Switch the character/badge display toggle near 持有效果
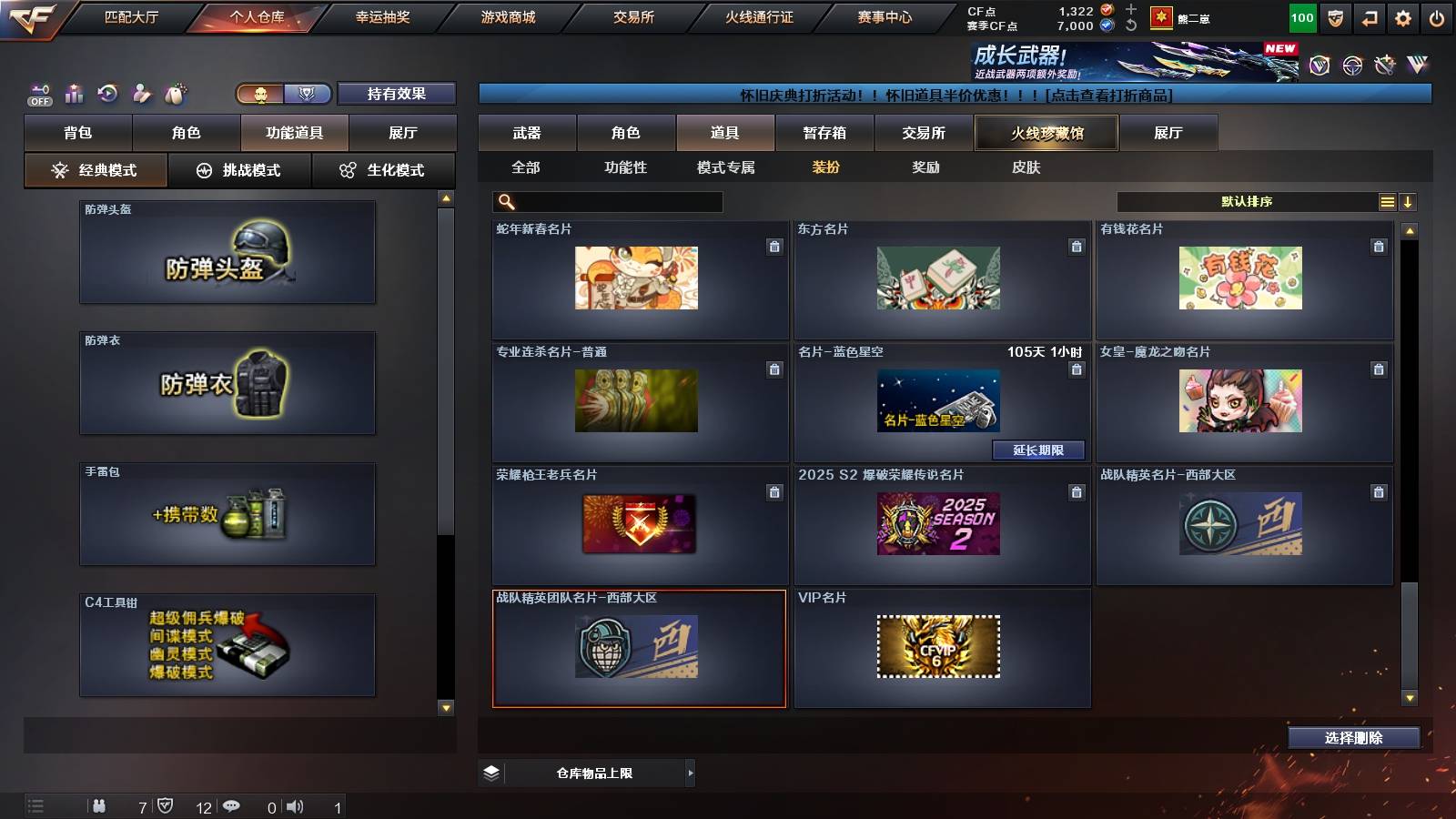This screenshot has width=1456, height=819. coord(280,94)
